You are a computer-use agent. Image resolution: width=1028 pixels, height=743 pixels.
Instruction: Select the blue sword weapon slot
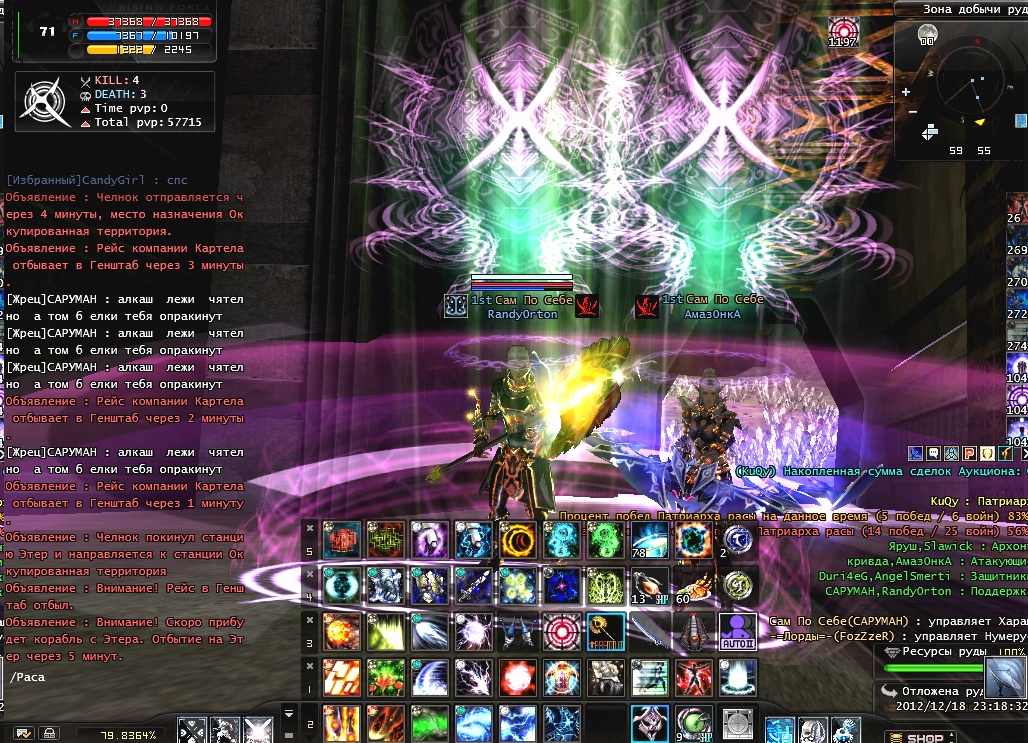[648, 632]
